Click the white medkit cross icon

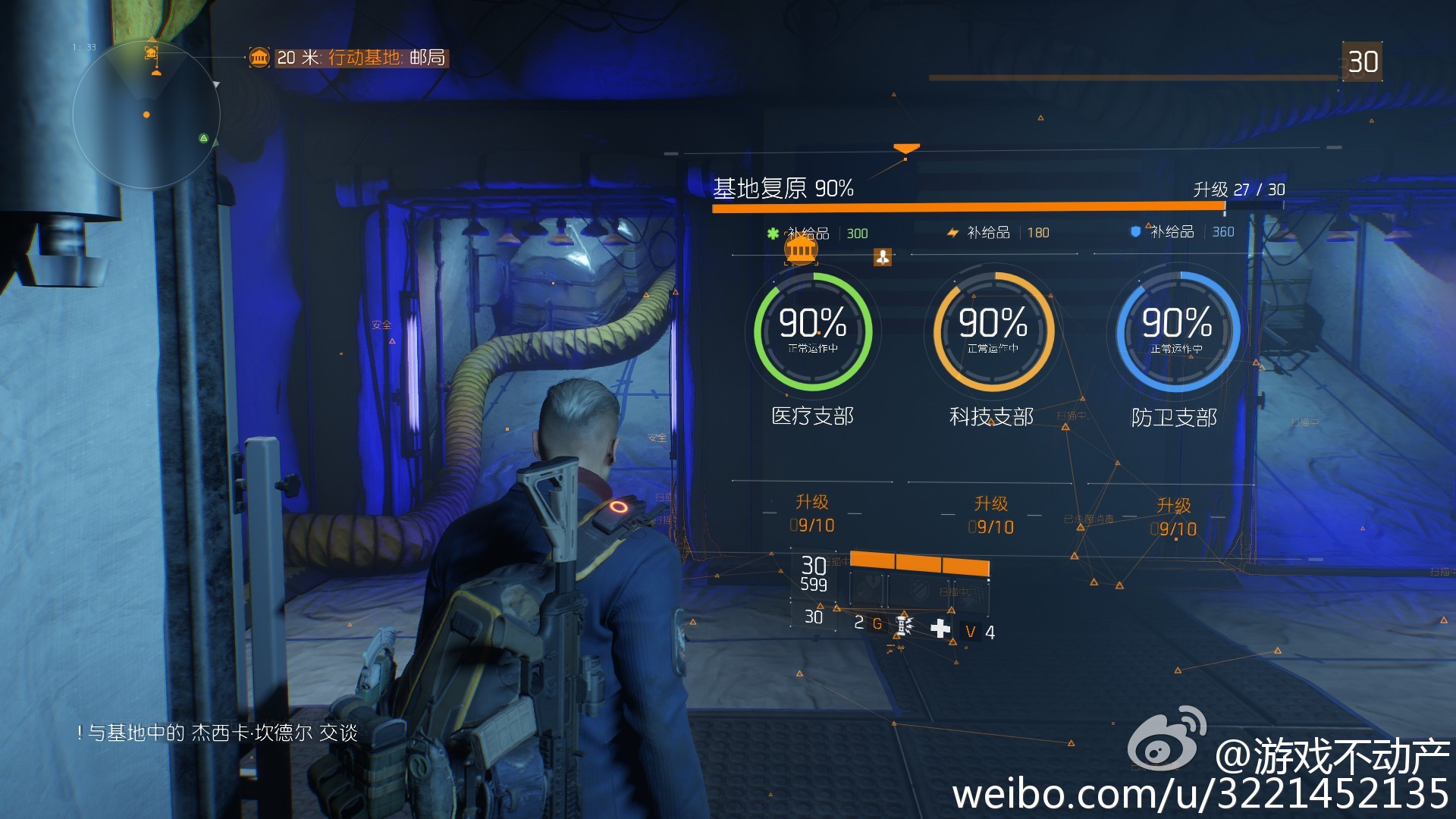(941, 628)
